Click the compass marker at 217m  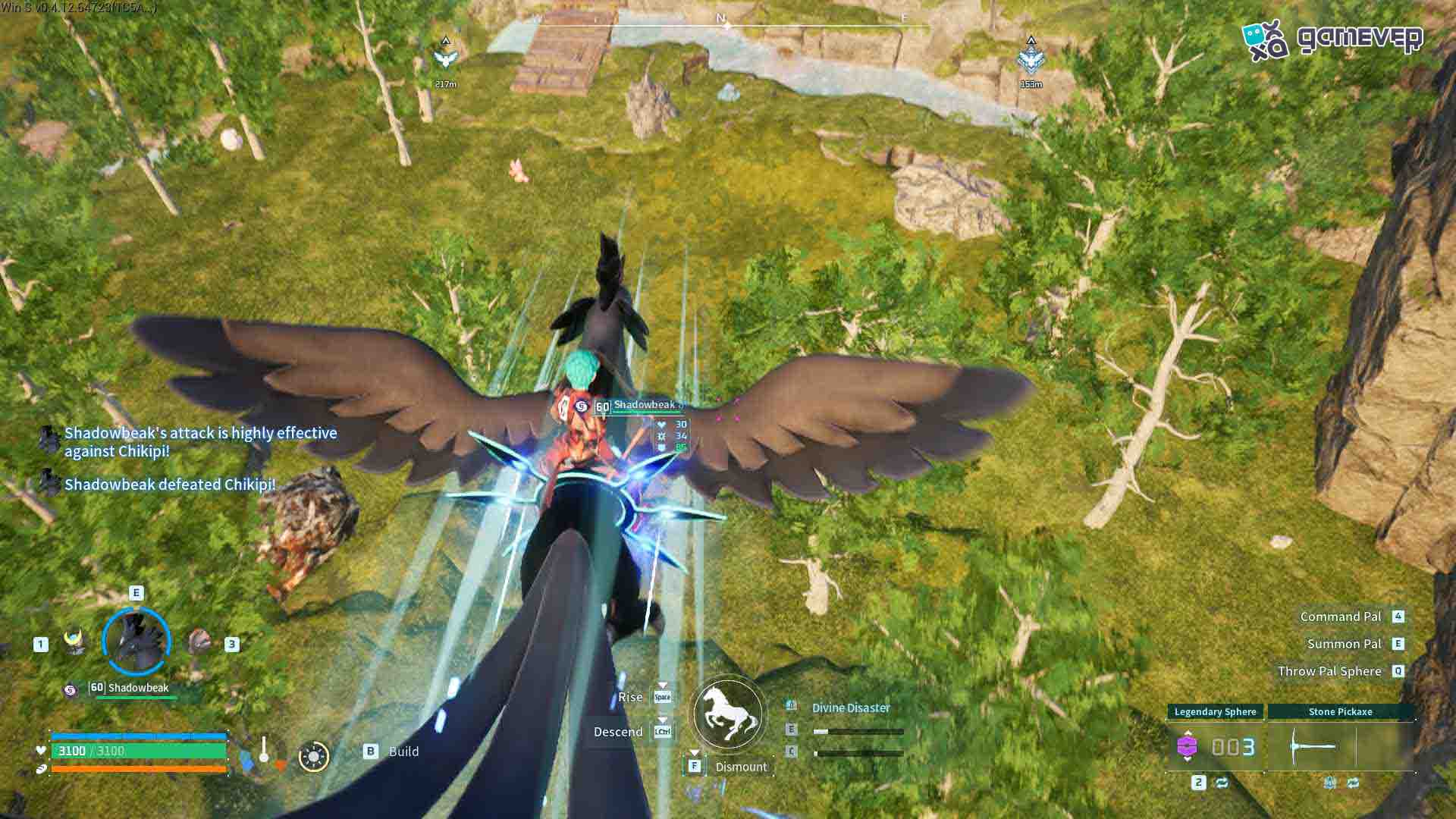446,58
